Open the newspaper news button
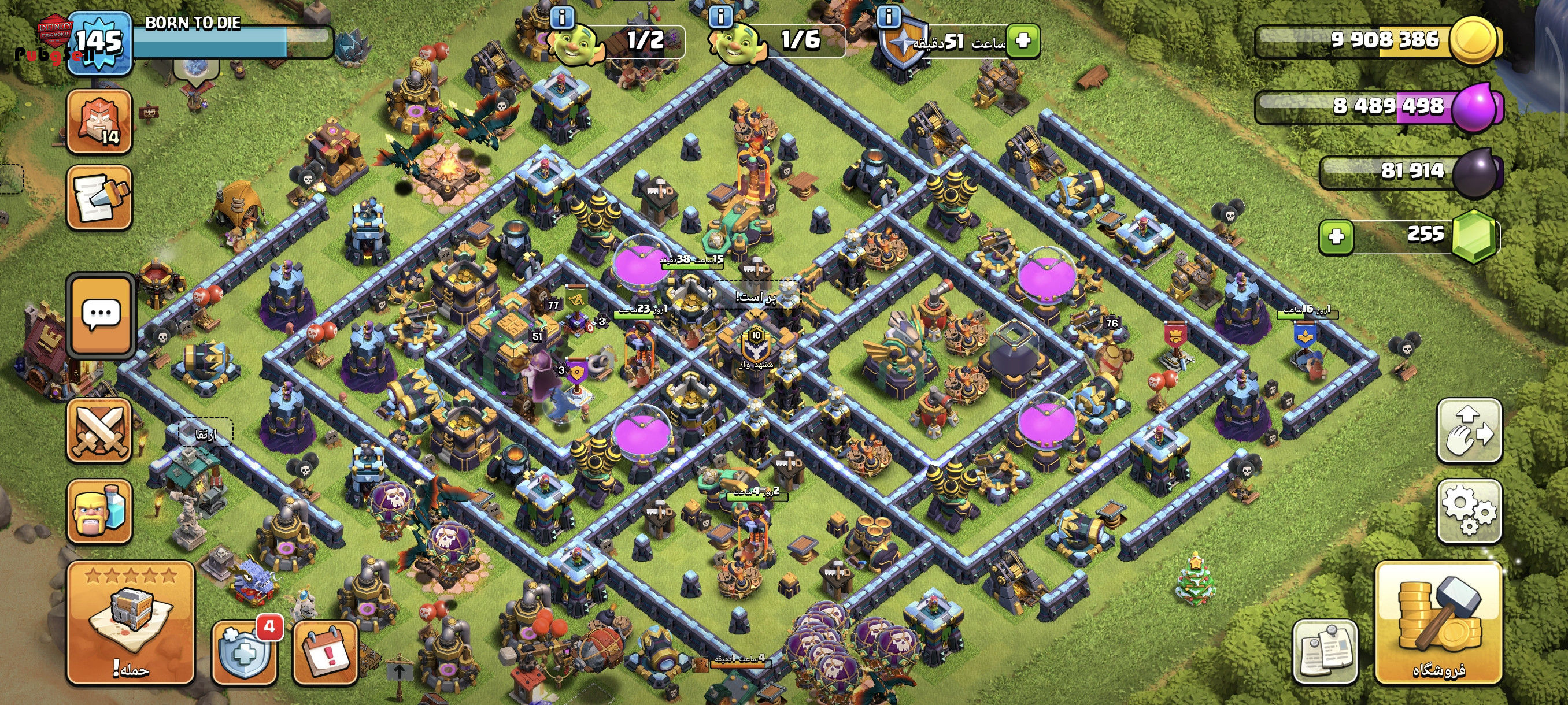The image size is (1568, 705). click(1325, 652)
